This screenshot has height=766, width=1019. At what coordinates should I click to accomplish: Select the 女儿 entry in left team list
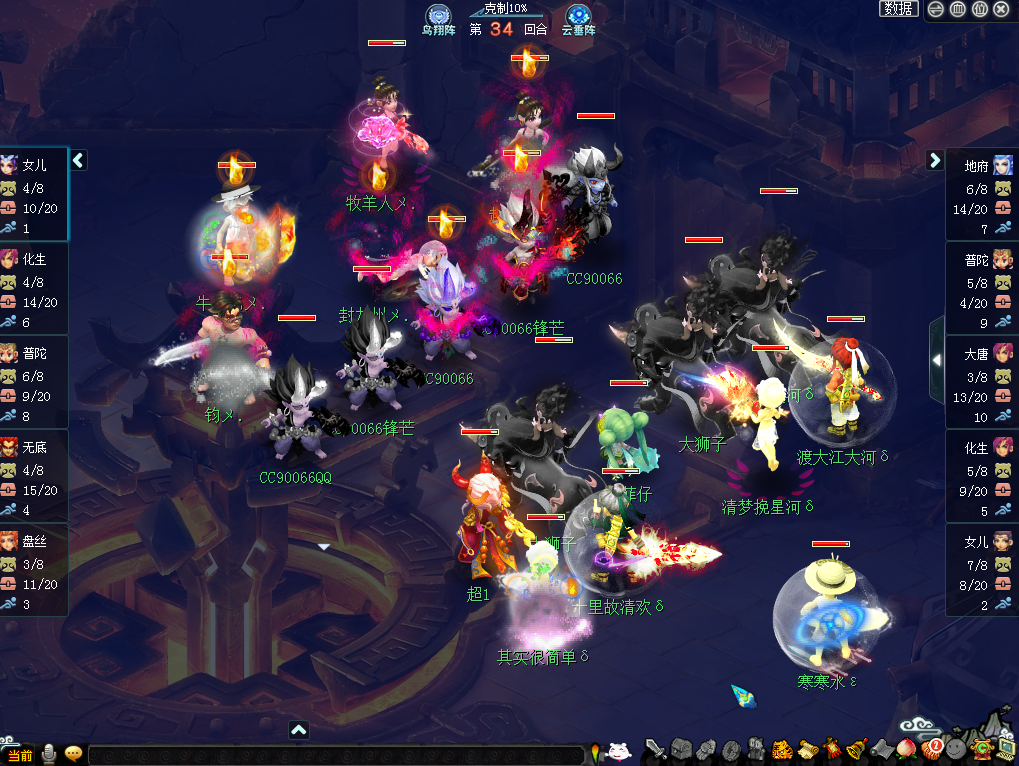point(34,194)
